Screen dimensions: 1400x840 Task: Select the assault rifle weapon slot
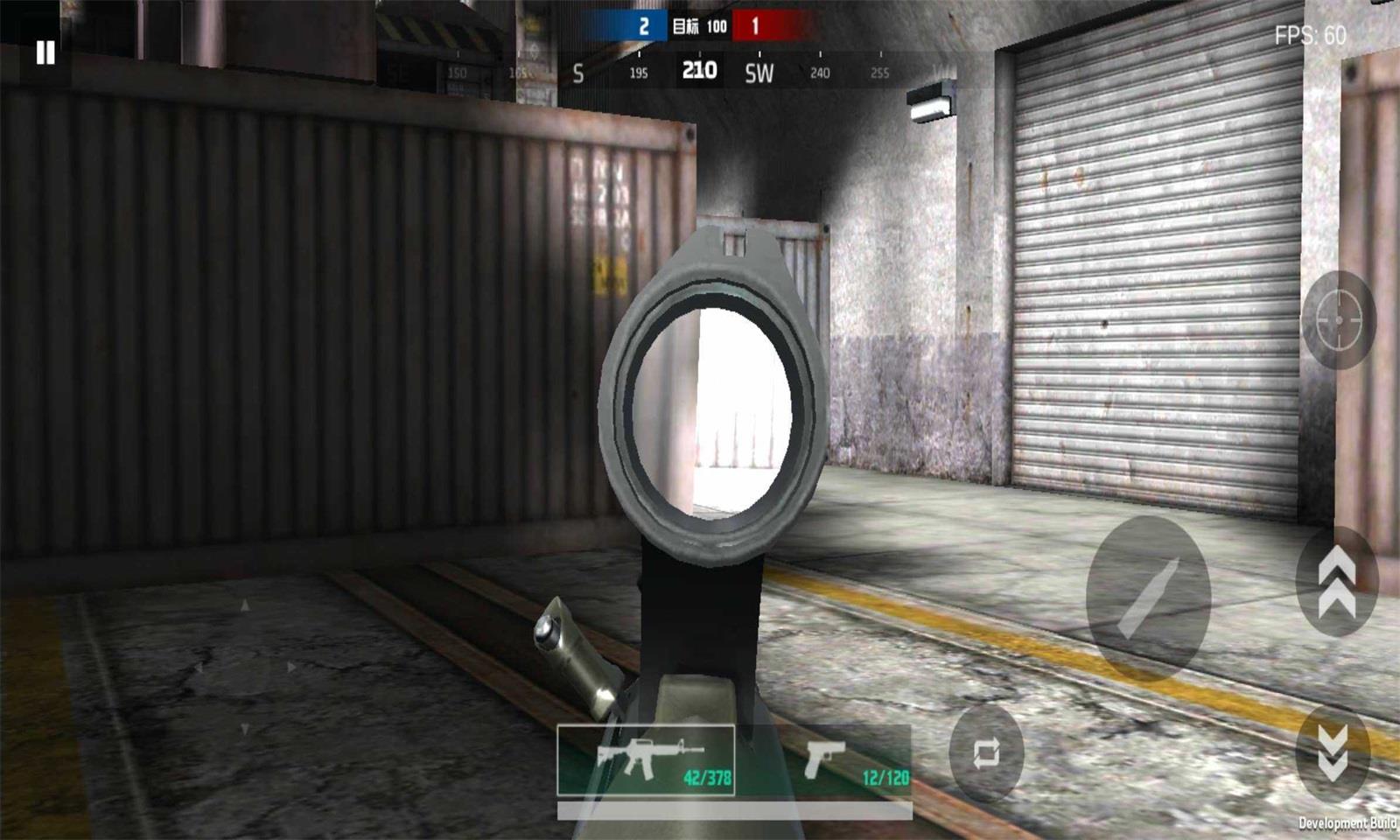pos(646,759)
